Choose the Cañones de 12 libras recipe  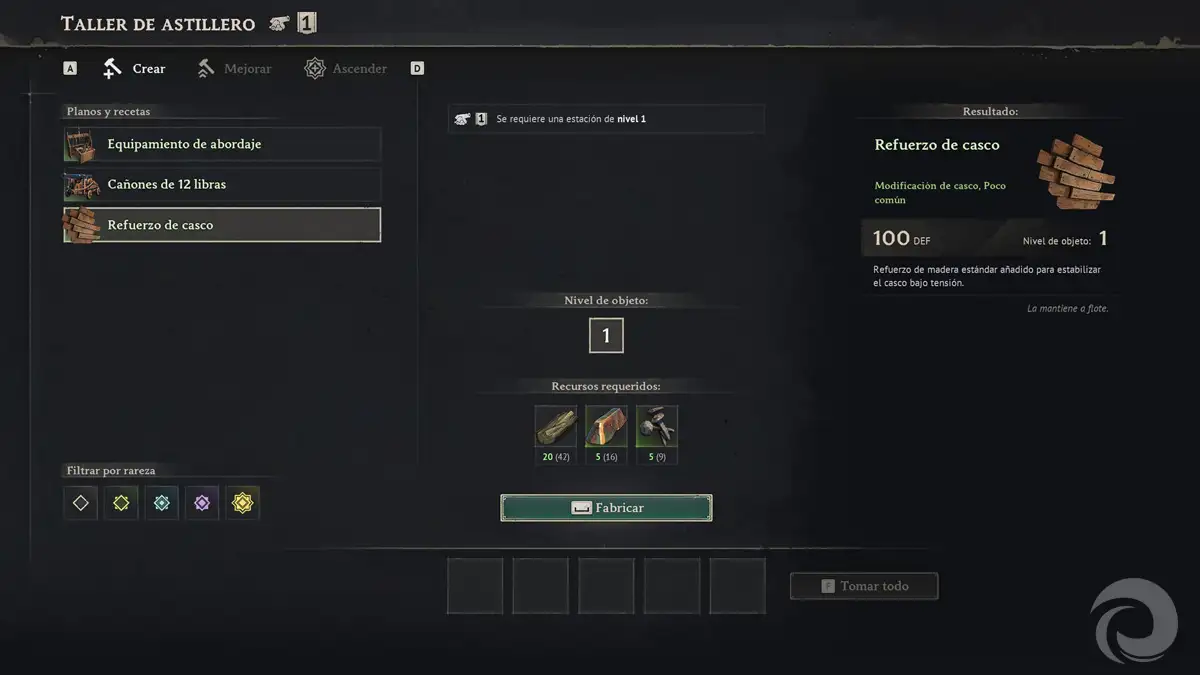[222, 185]
